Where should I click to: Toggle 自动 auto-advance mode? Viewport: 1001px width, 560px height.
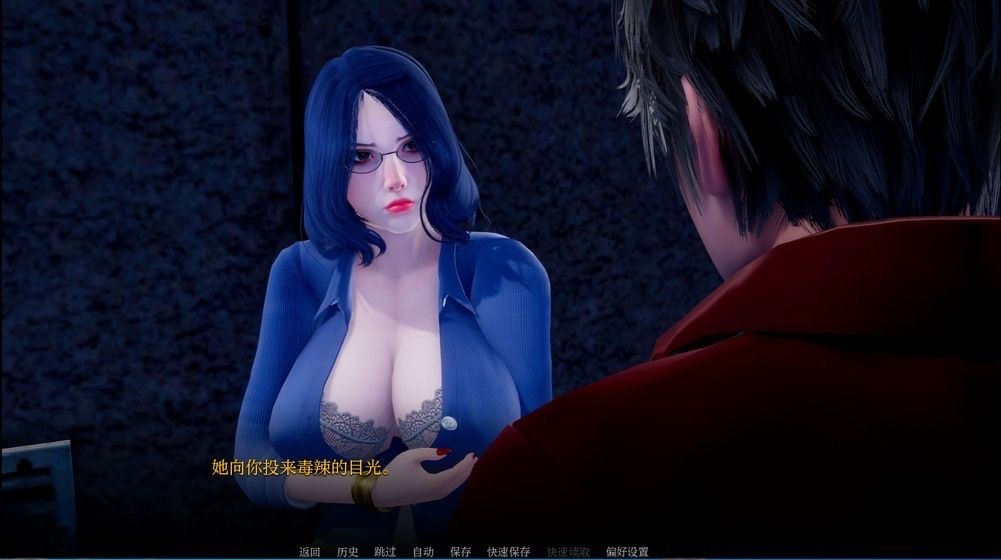click(423, 551)
